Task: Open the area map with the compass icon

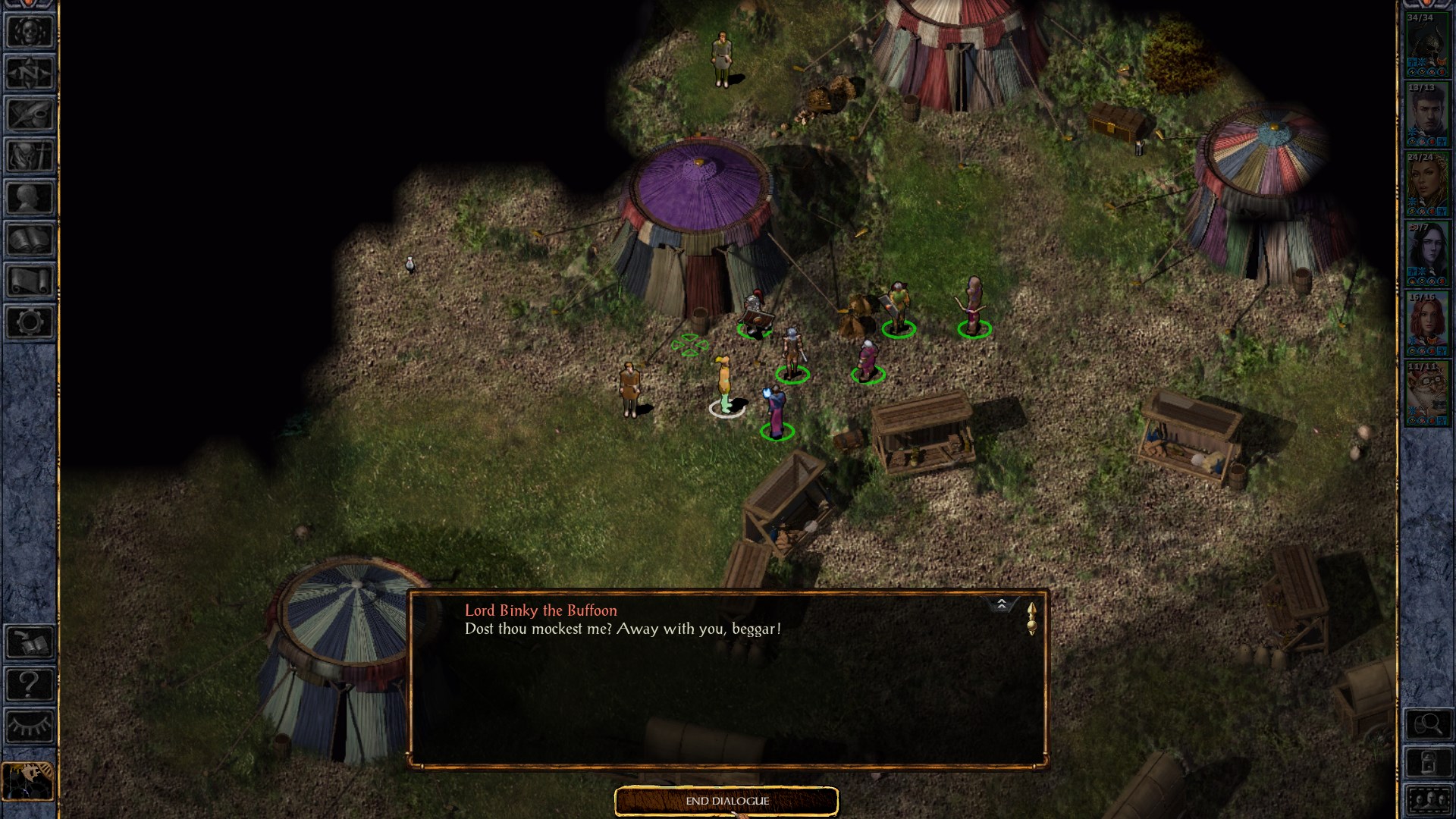Action: click(x=30, y=74)
